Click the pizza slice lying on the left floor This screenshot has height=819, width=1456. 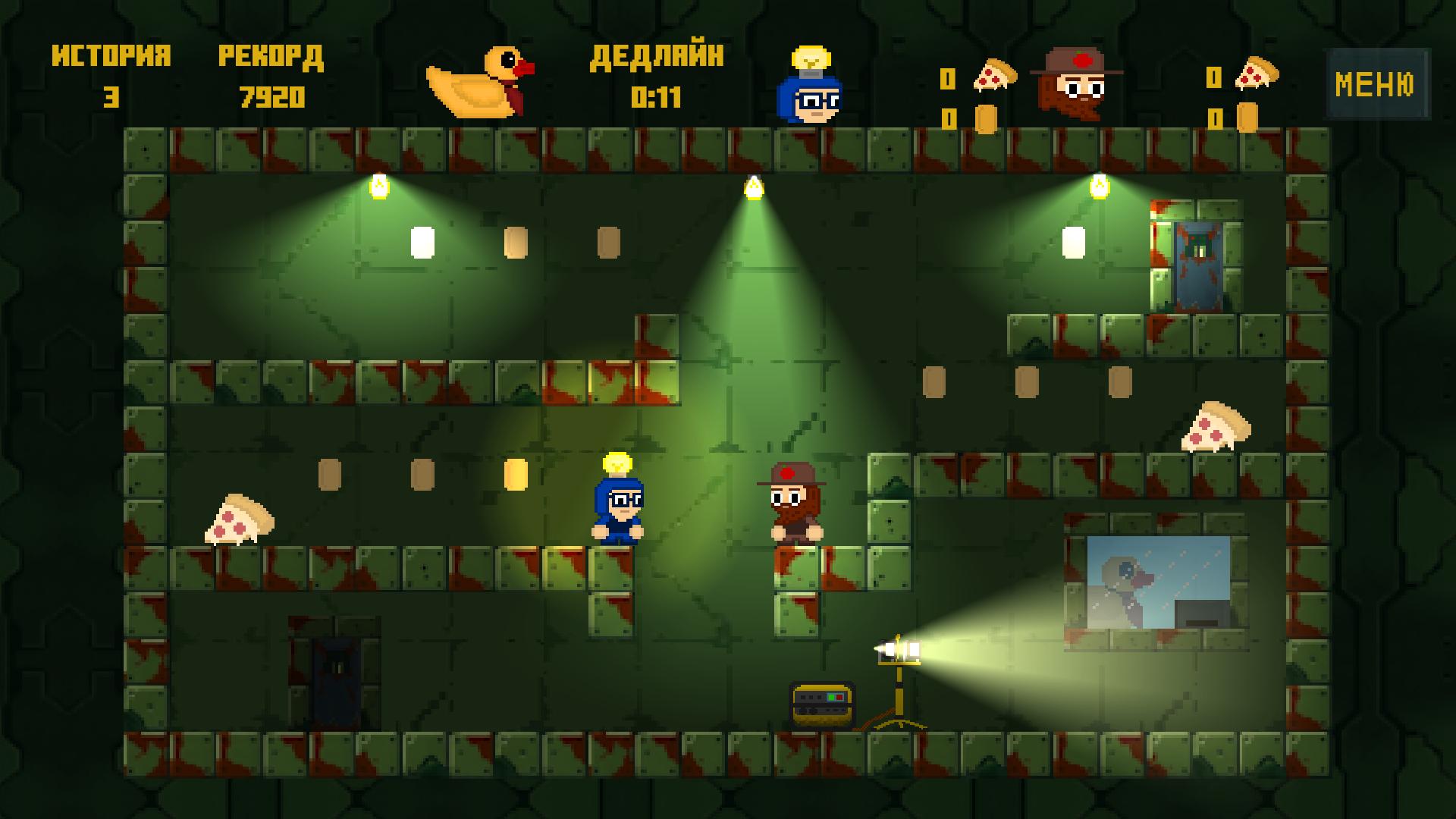[x=239, y=519]
